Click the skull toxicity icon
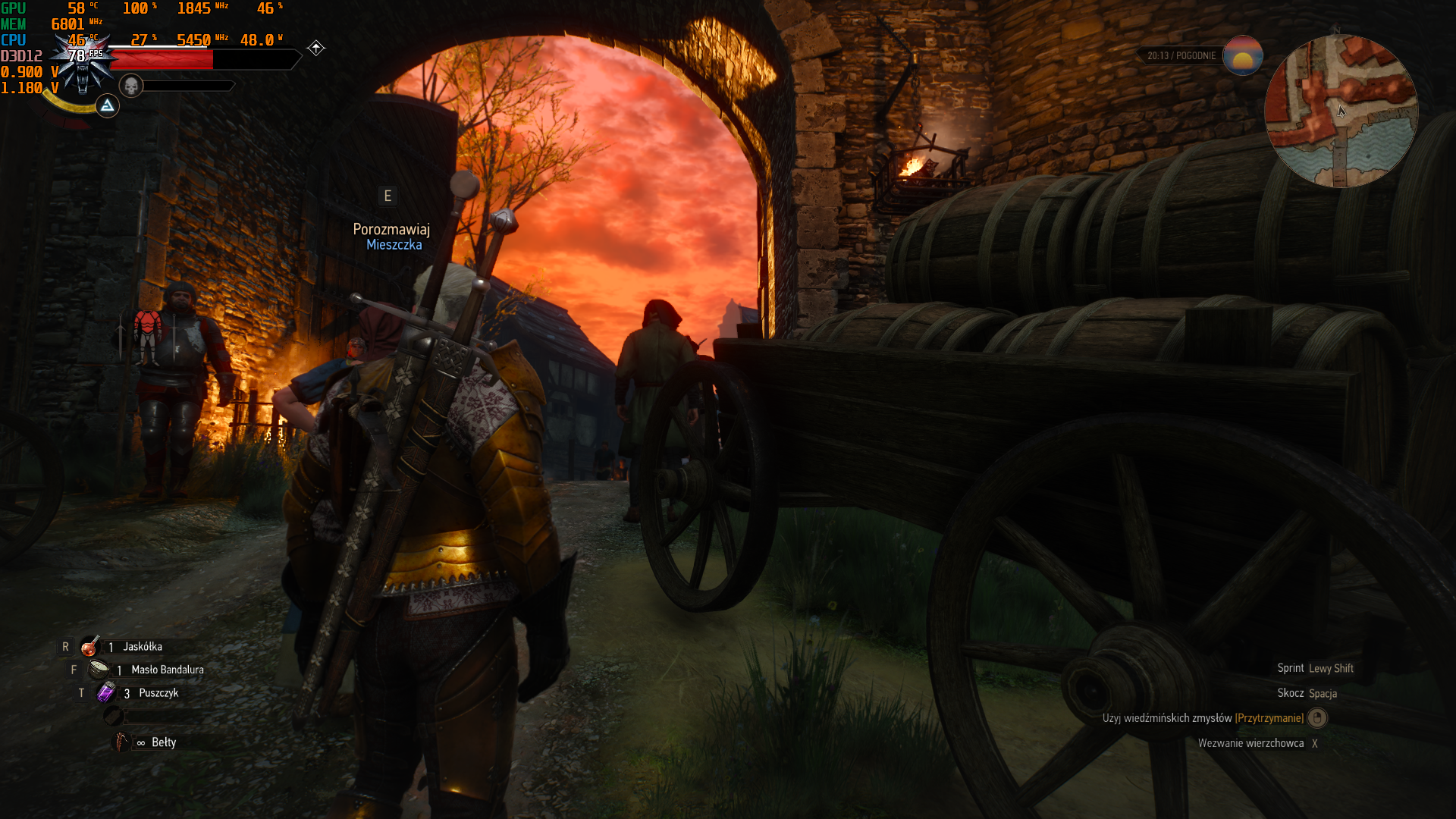Screen dimensions: 1456x819 click(x=131, y=86)
